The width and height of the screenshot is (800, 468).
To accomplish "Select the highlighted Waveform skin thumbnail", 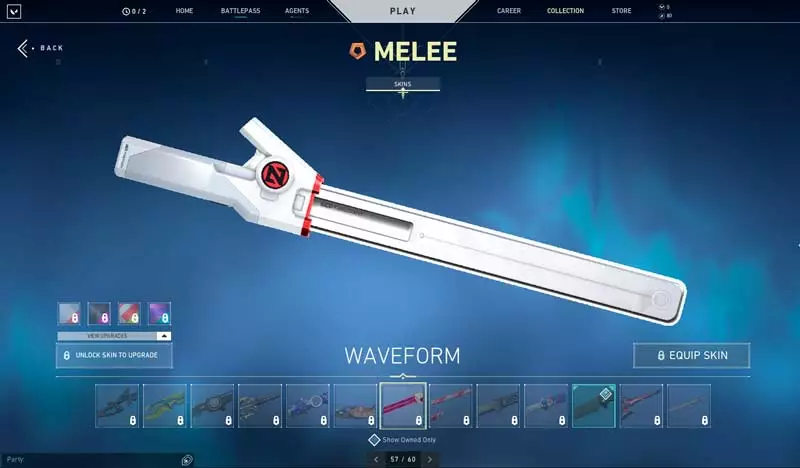I will pos(403,405).
